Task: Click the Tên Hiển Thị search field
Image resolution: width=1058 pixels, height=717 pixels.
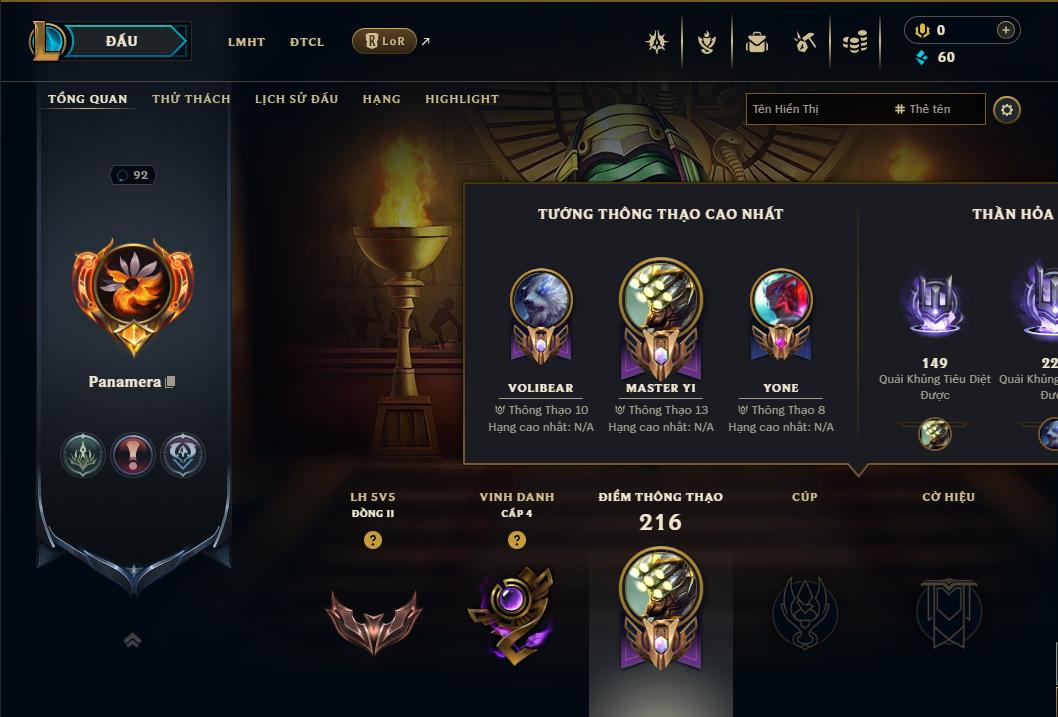Action: (x=815, y=109)
